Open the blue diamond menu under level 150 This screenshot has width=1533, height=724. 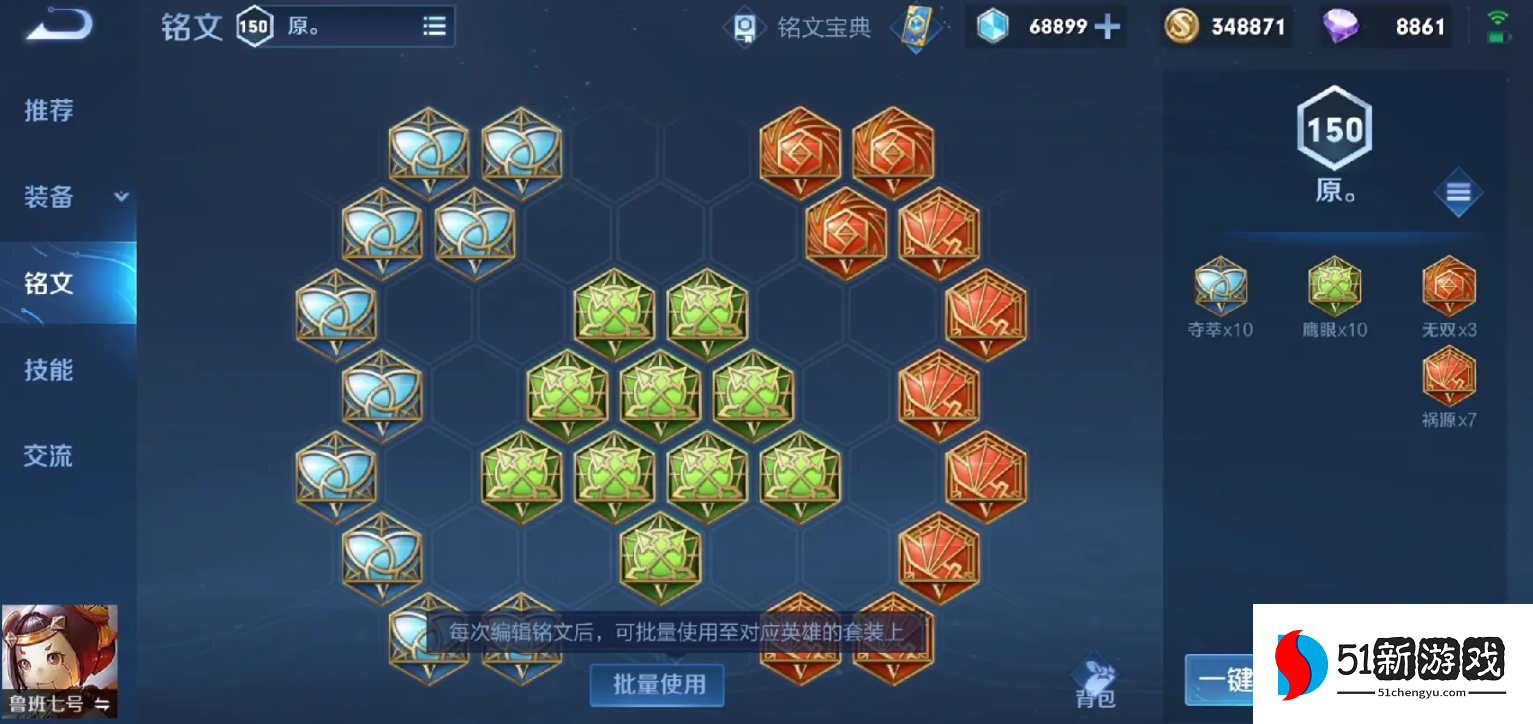click(x=1459, y=192)
